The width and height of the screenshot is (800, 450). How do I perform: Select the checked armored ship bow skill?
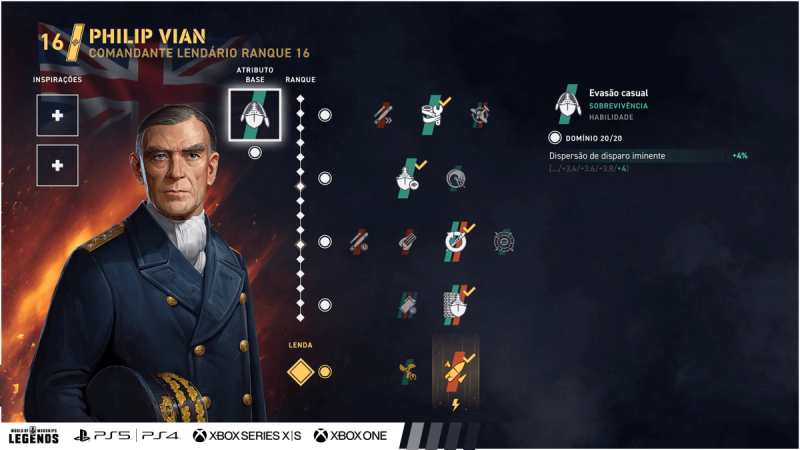coord(456,304)
